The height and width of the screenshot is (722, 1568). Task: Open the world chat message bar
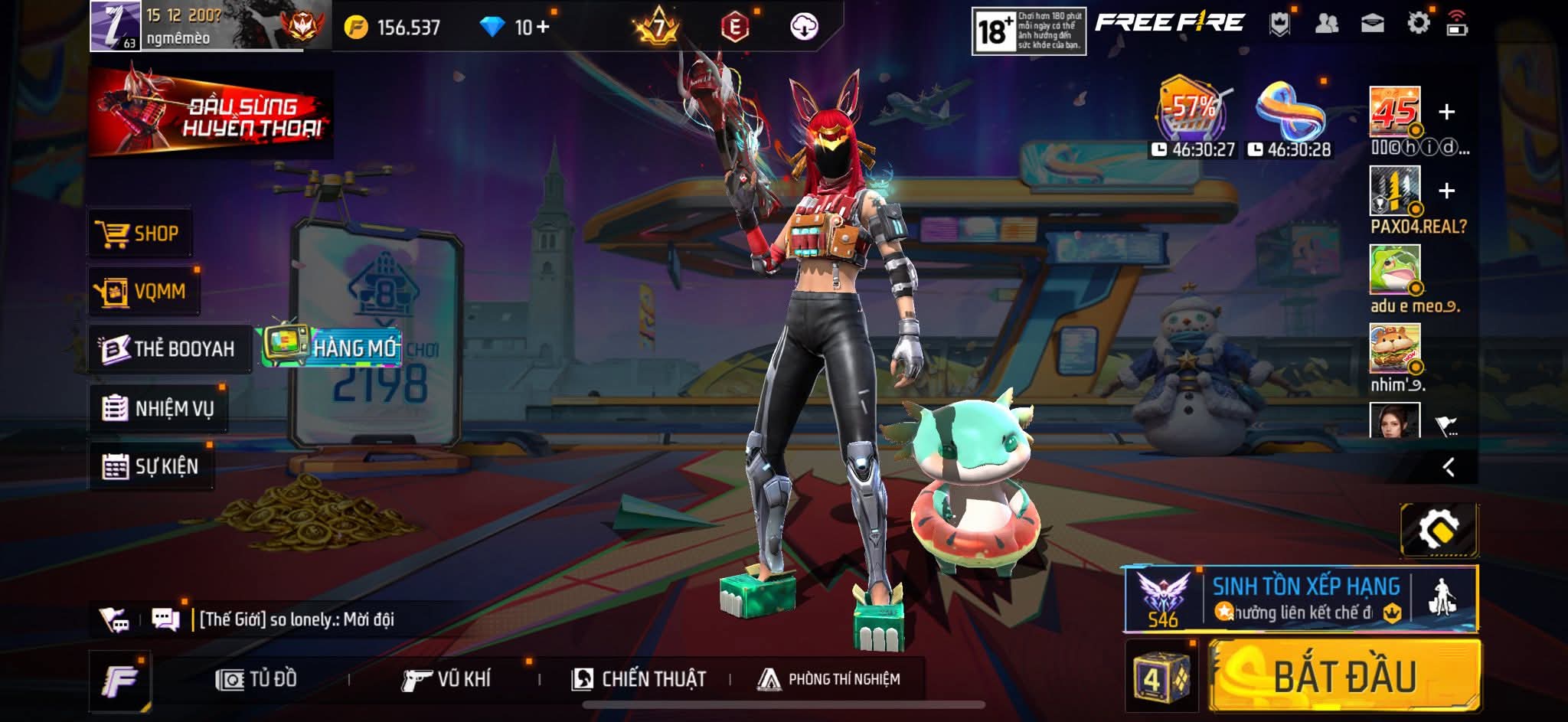pyautogui.click(x=296, y=619)
